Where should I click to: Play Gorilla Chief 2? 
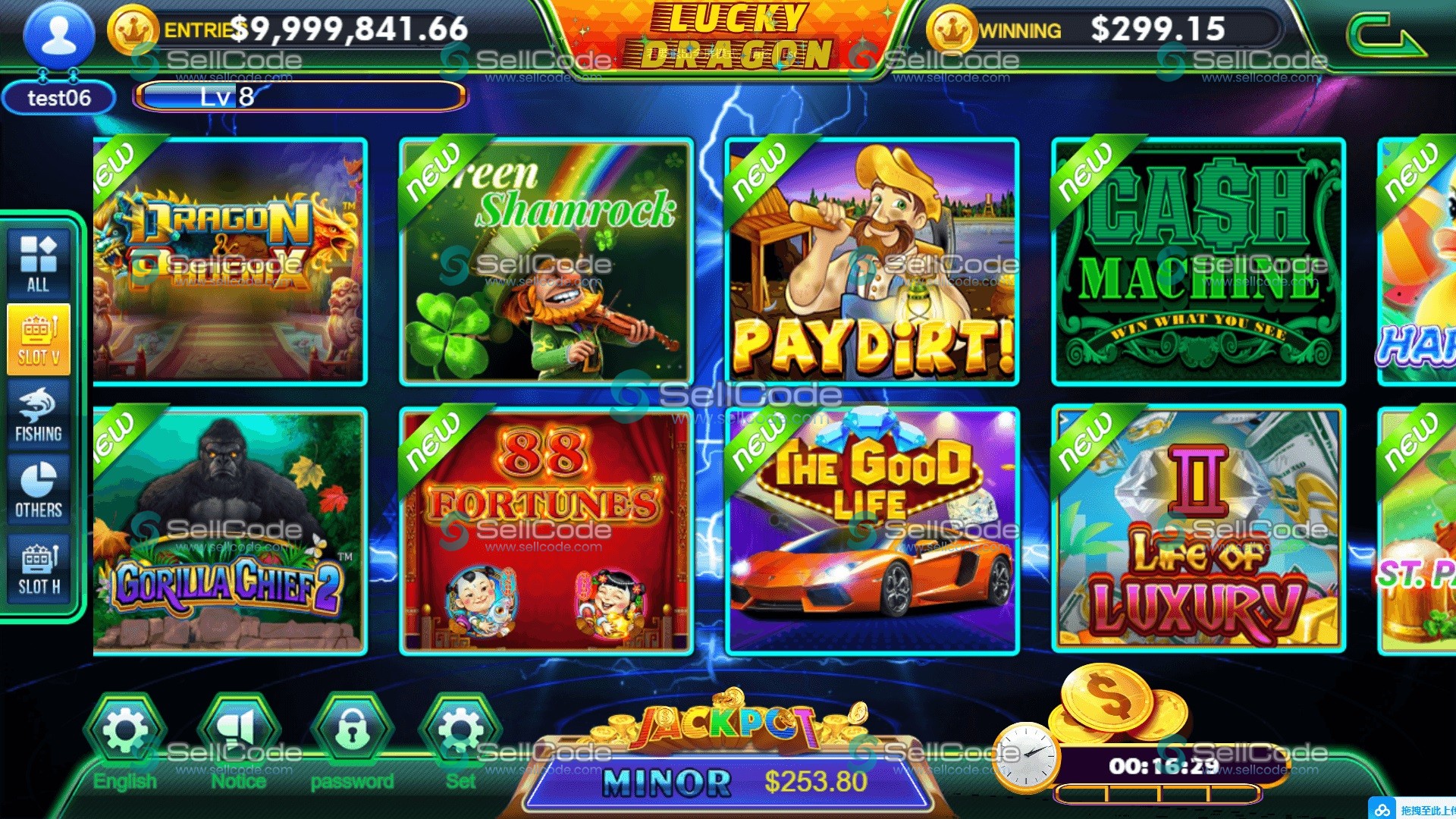[x=230, y=531]
